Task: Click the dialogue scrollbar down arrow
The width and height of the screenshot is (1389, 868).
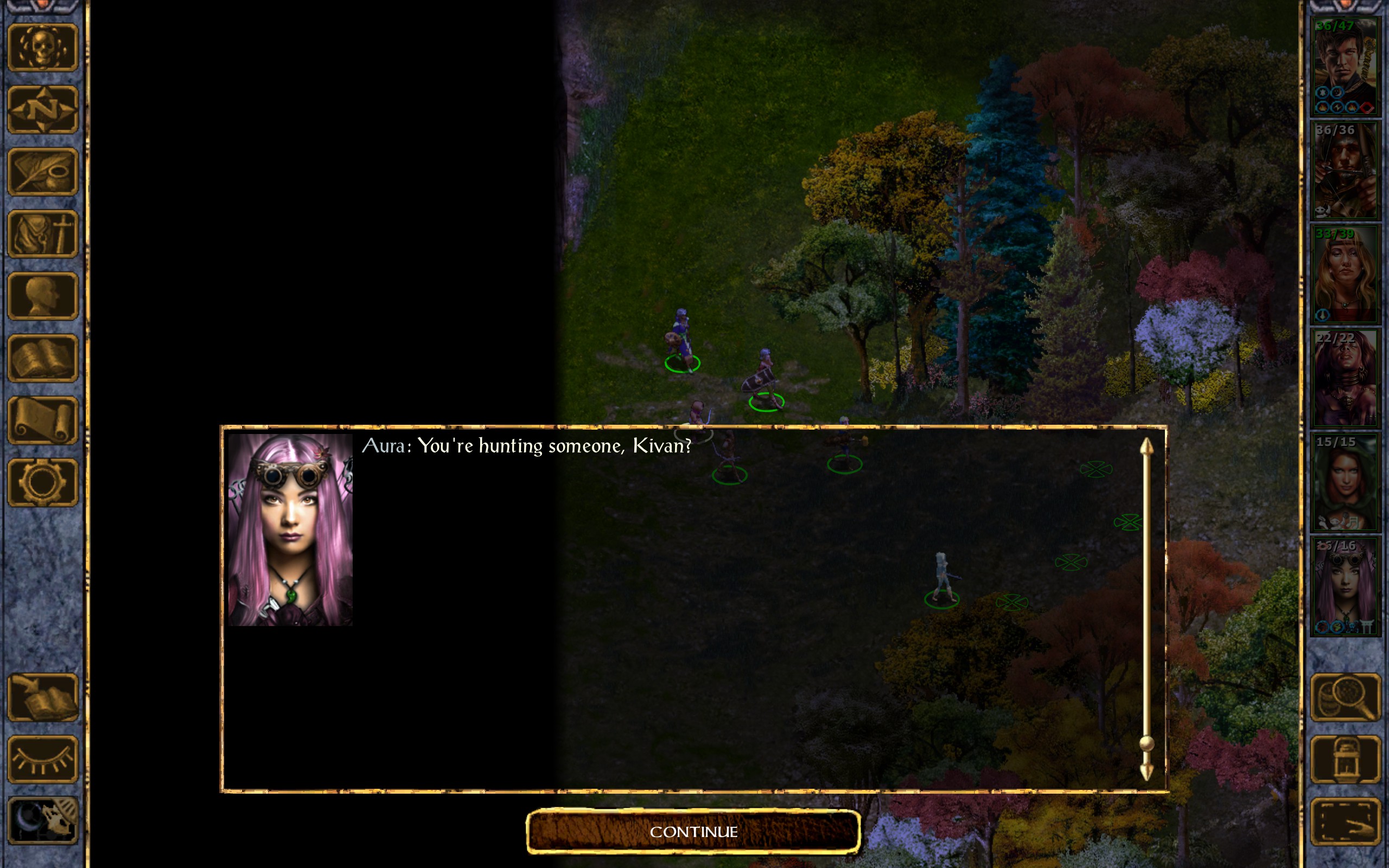Action: click(x=1146, y=772)
